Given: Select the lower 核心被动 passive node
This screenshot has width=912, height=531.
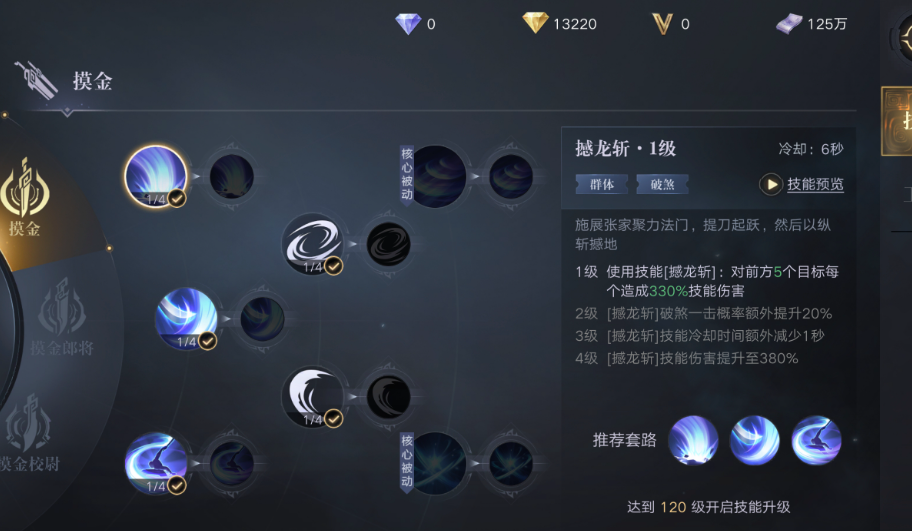Looking at the screenshot, I should point(438,463).
